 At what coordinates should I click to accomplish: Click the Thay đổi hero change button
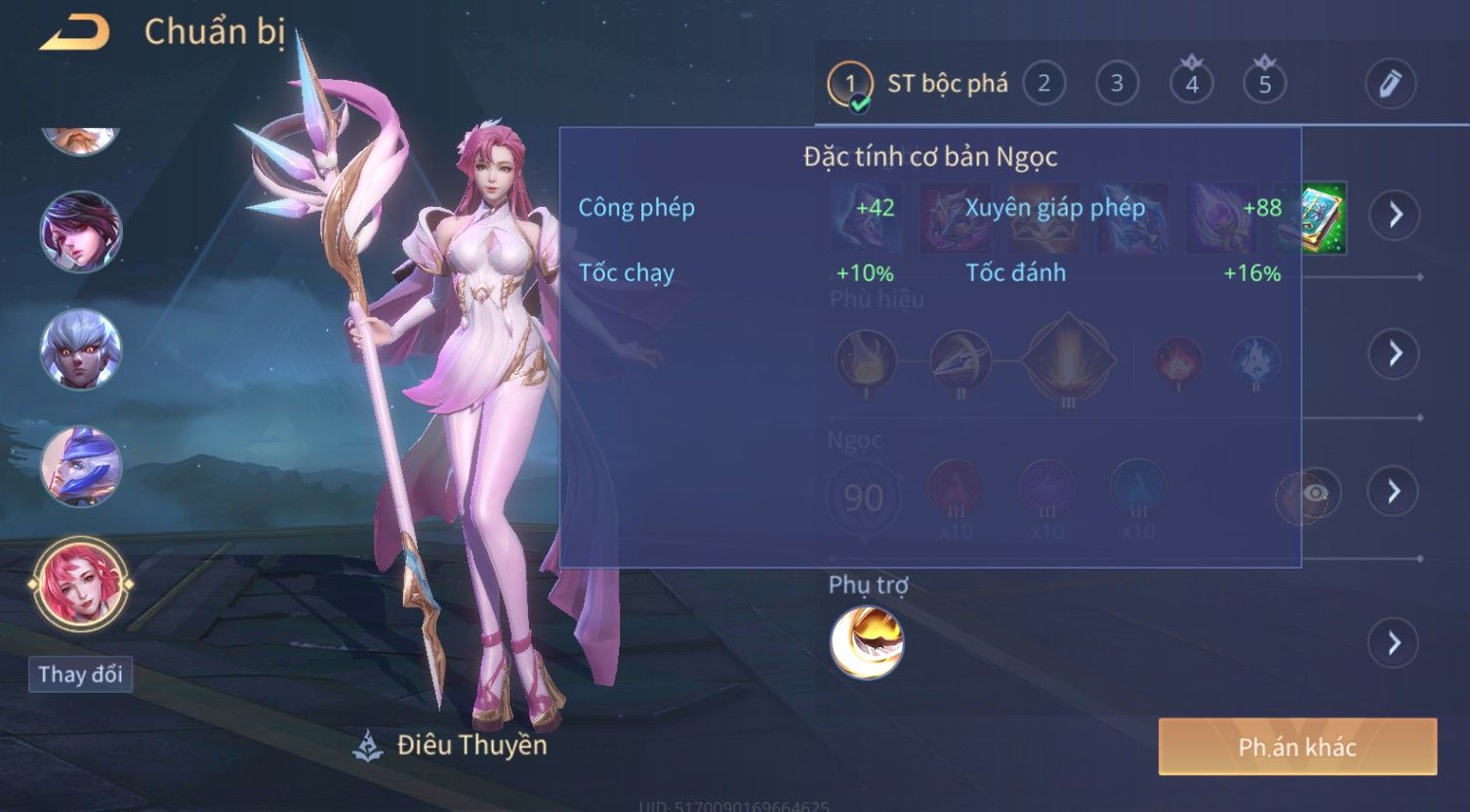80,674
